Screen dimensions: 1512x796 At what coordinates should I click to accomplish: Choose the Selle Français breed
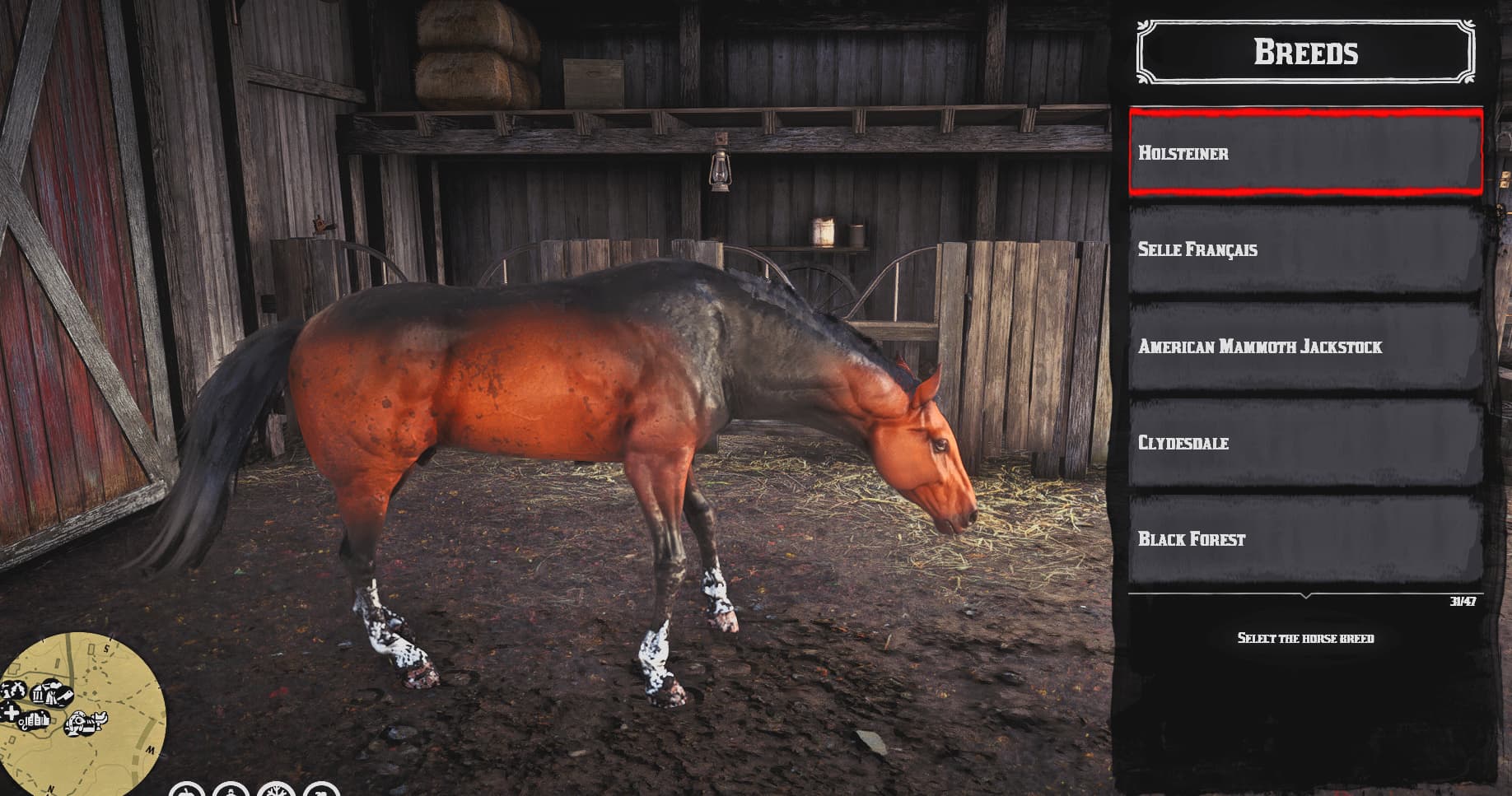point(1305,249)
